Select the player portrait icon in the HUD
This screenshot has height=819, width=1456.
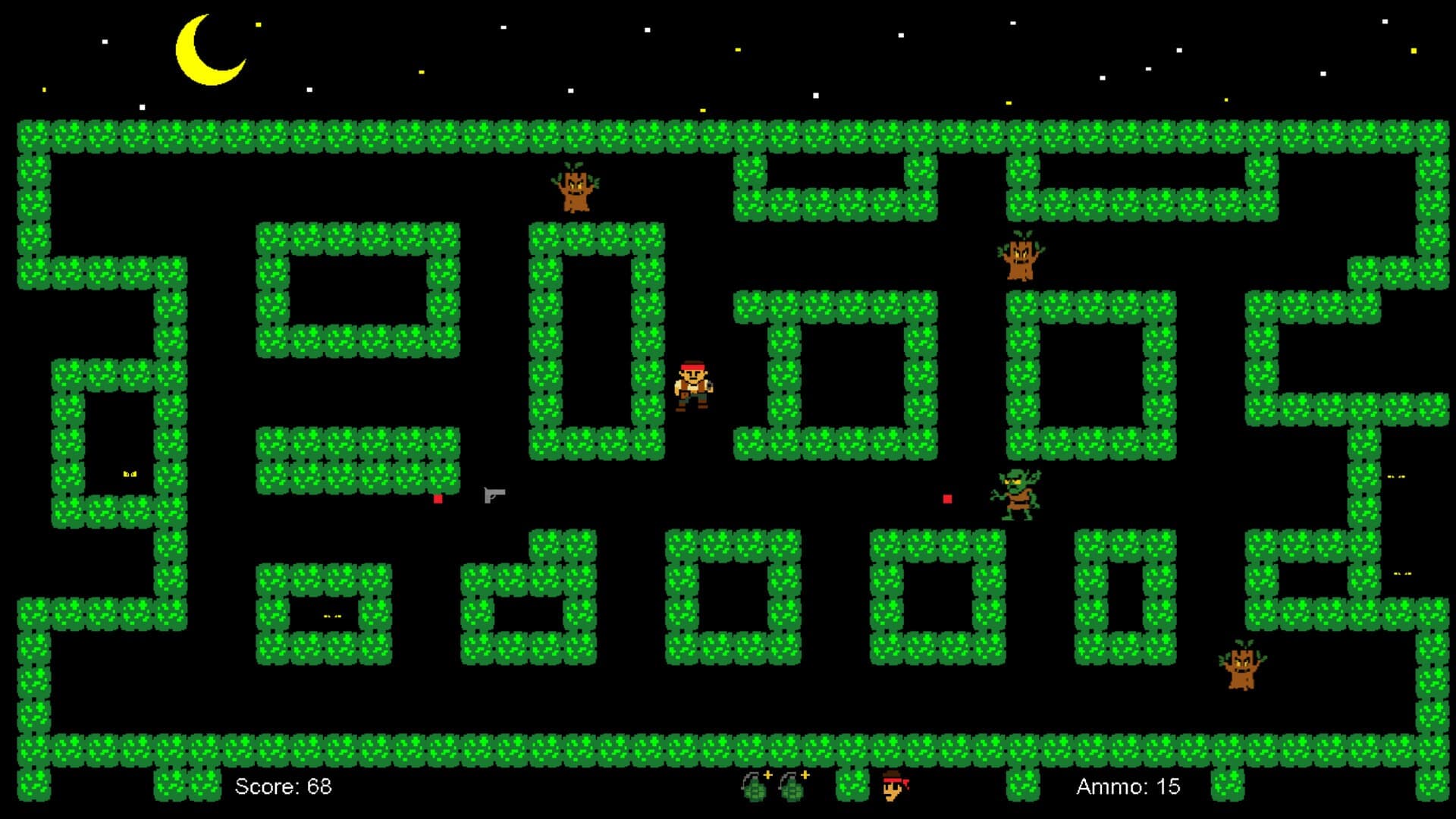pyautogui.click(x=893, y=786)
